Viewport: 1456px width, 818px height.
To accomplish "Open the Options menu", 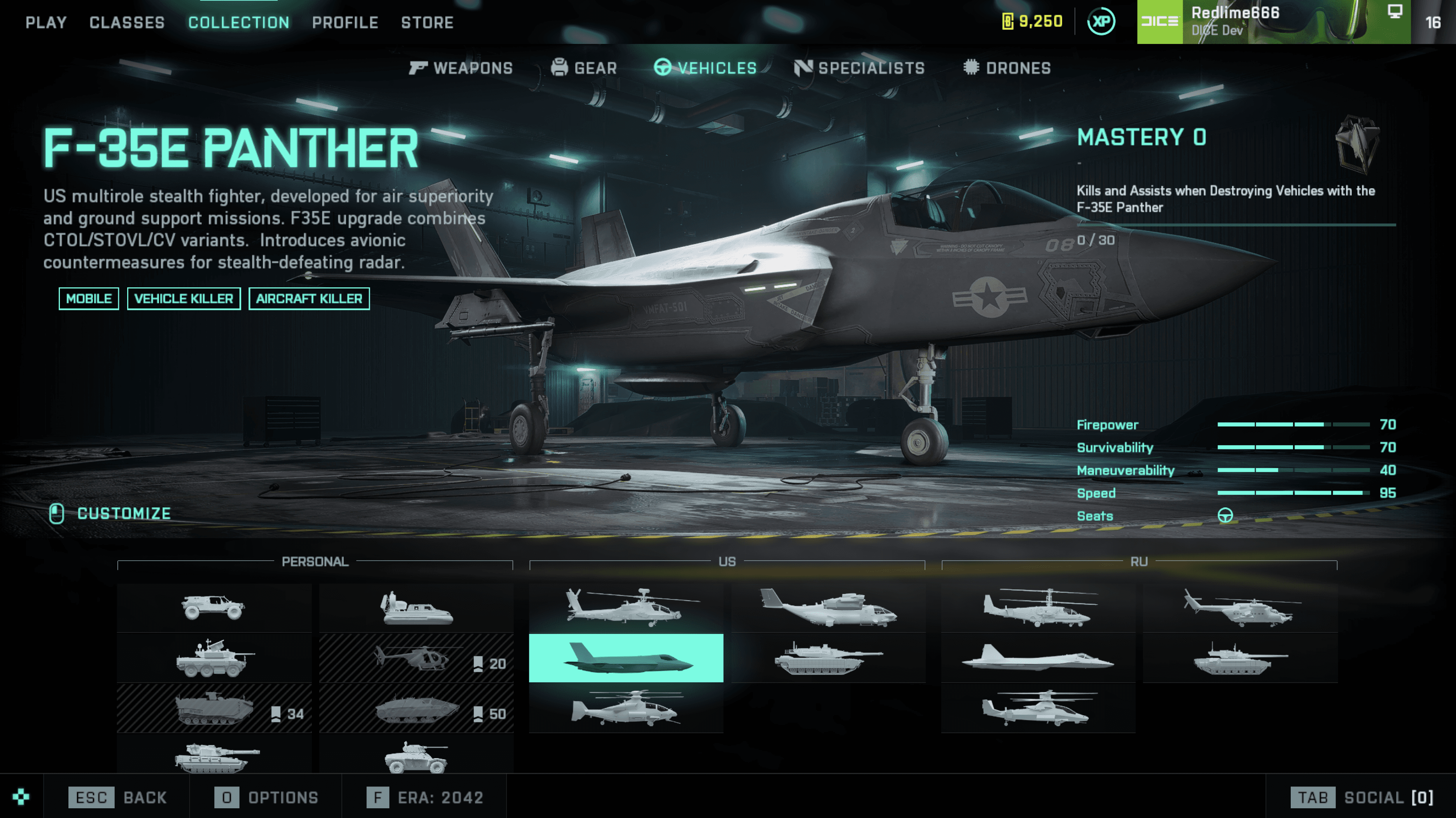I will 266,797.
